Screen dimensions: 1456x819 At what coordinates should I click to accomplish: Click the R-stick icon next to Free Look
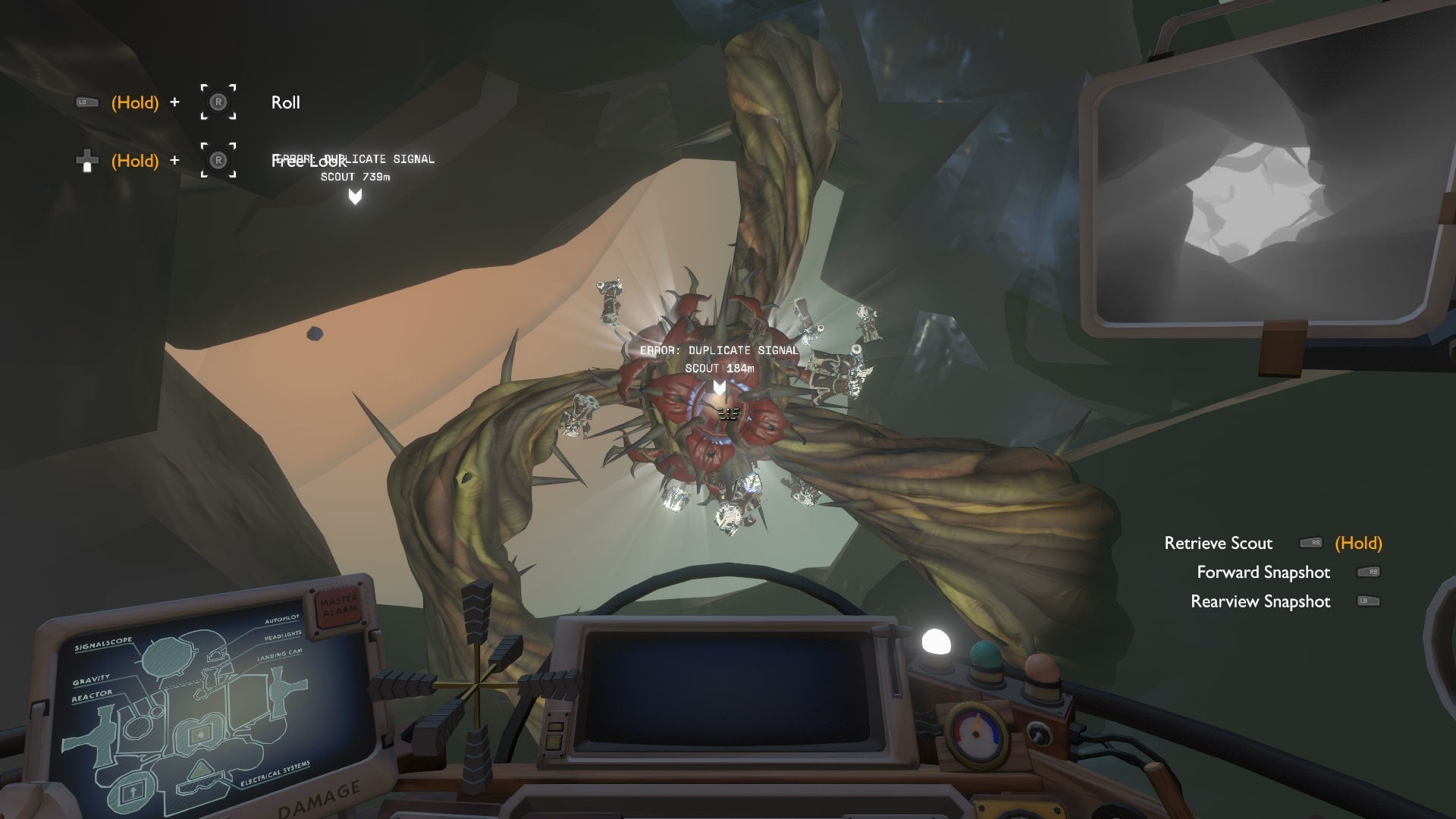[218, 160]
